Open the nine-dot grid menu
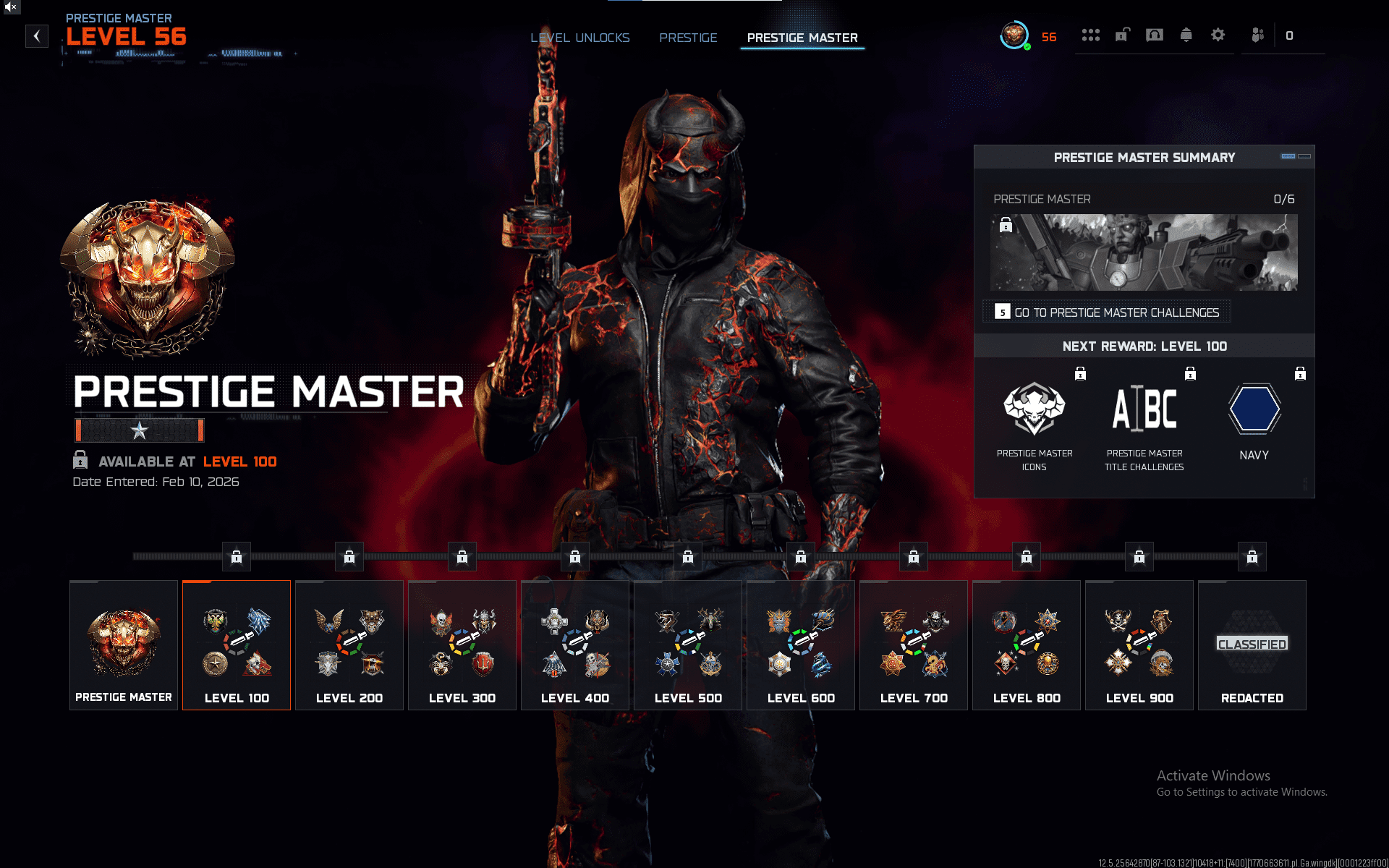 [x=1090, y=35]
